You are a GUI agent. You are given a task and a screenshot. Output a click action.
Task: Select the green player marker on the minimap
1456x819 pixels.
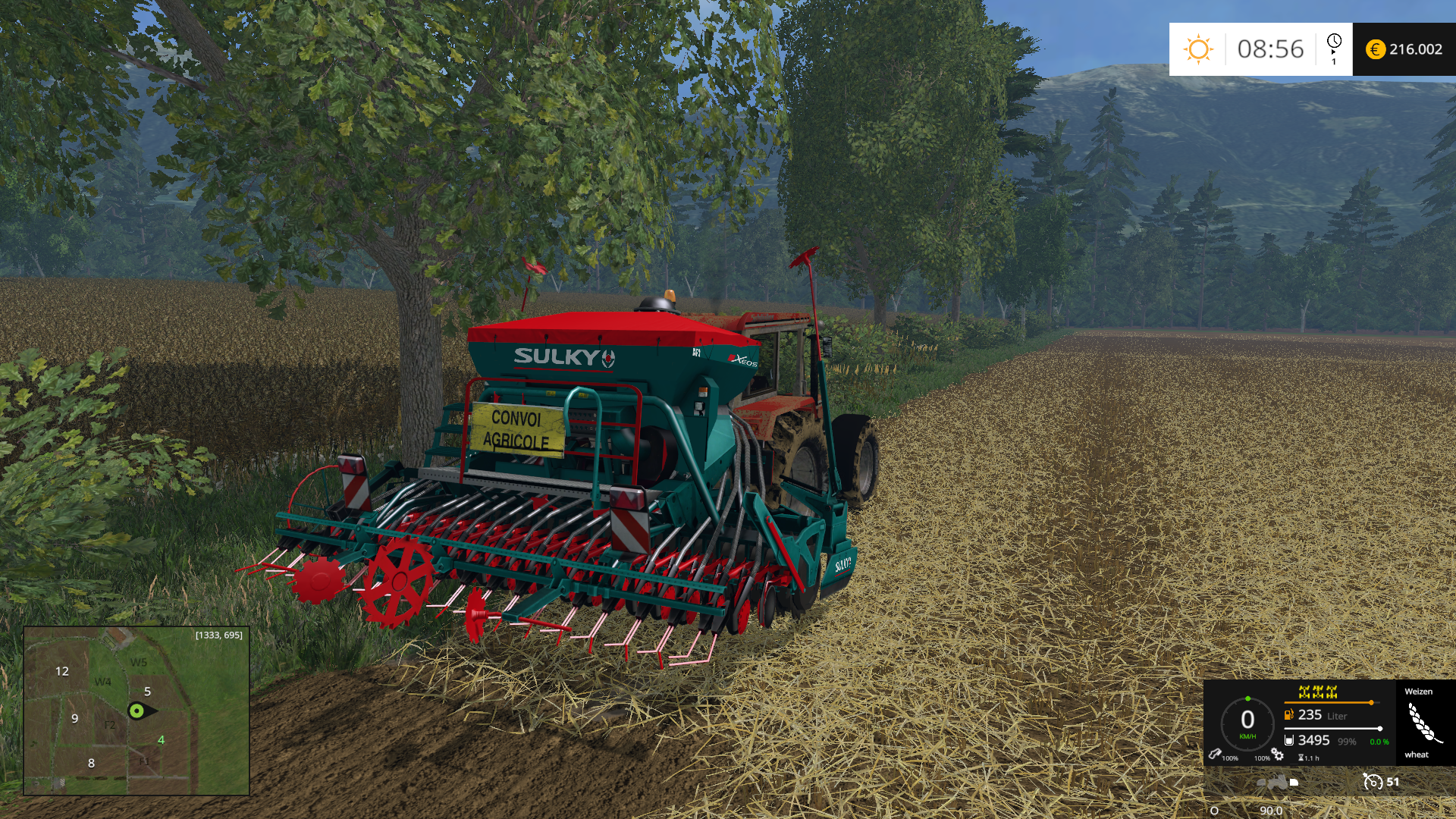click(136, 711)
